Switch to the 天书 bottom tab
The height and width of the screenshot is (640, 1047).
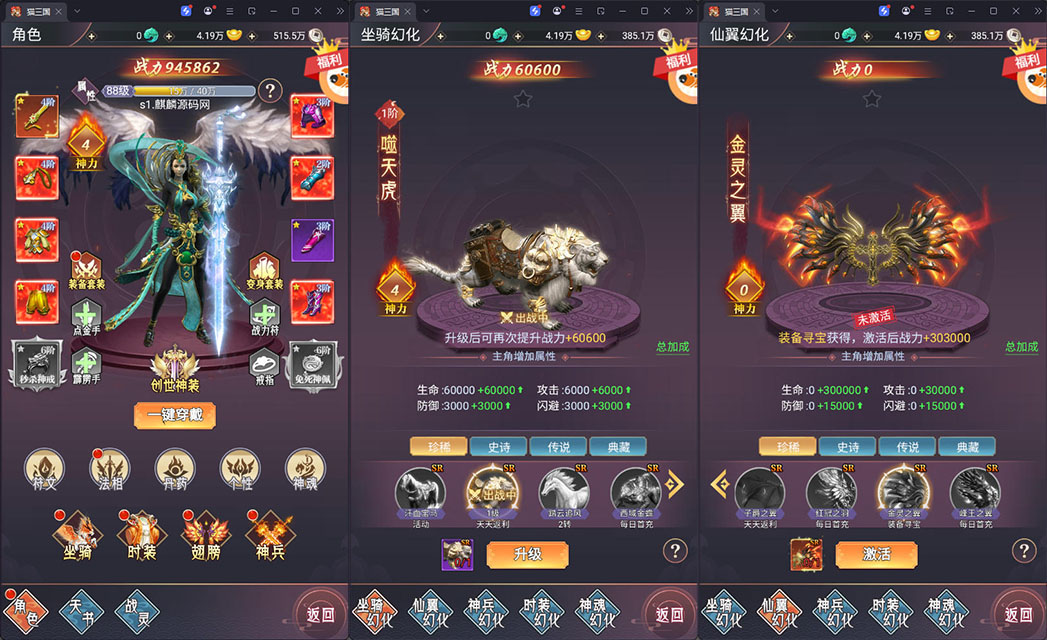(81, 612)
